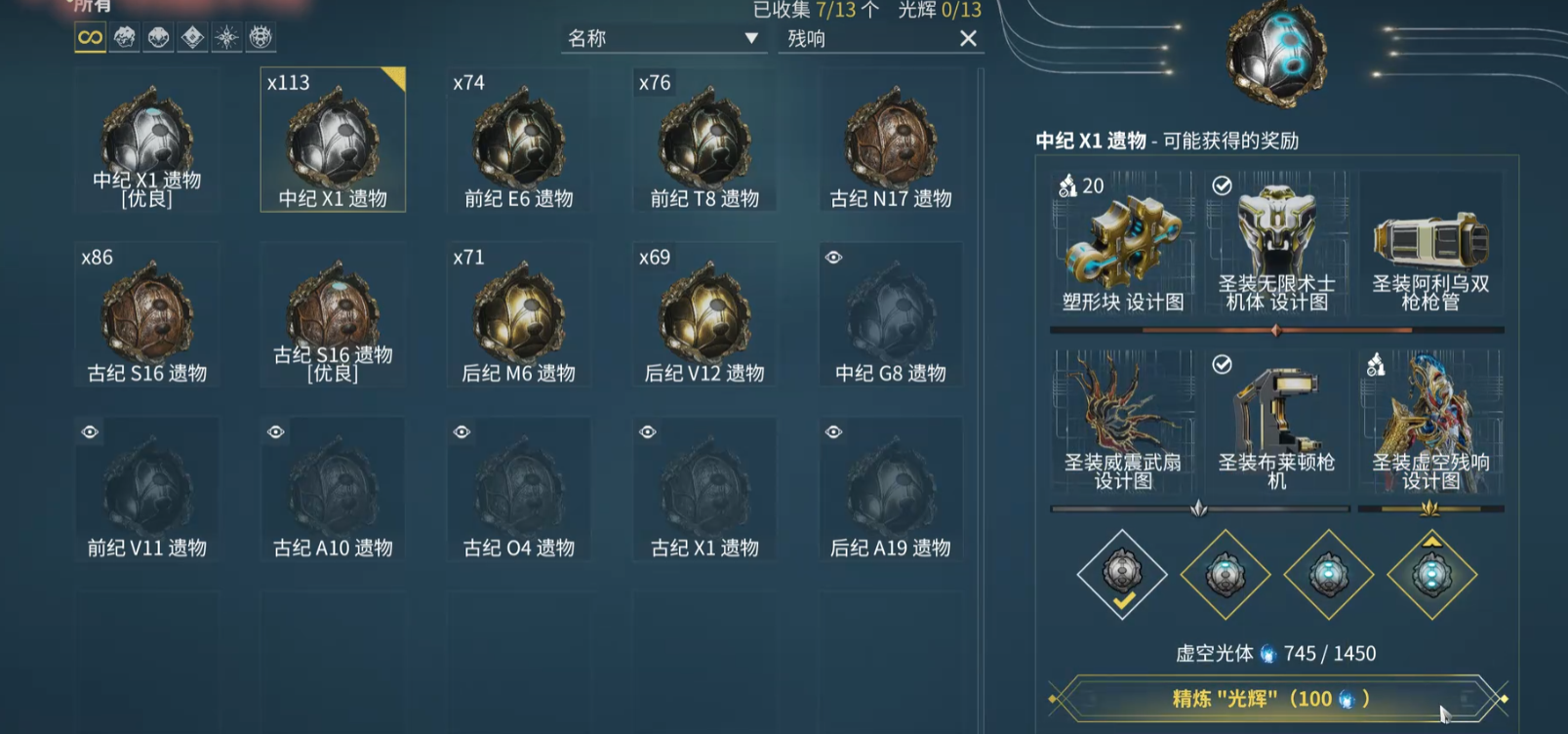This screenshot has height=734, width=1568.
Task: Choose the unrefined relic level diamond with checkmark
Action: (1122, 575)
